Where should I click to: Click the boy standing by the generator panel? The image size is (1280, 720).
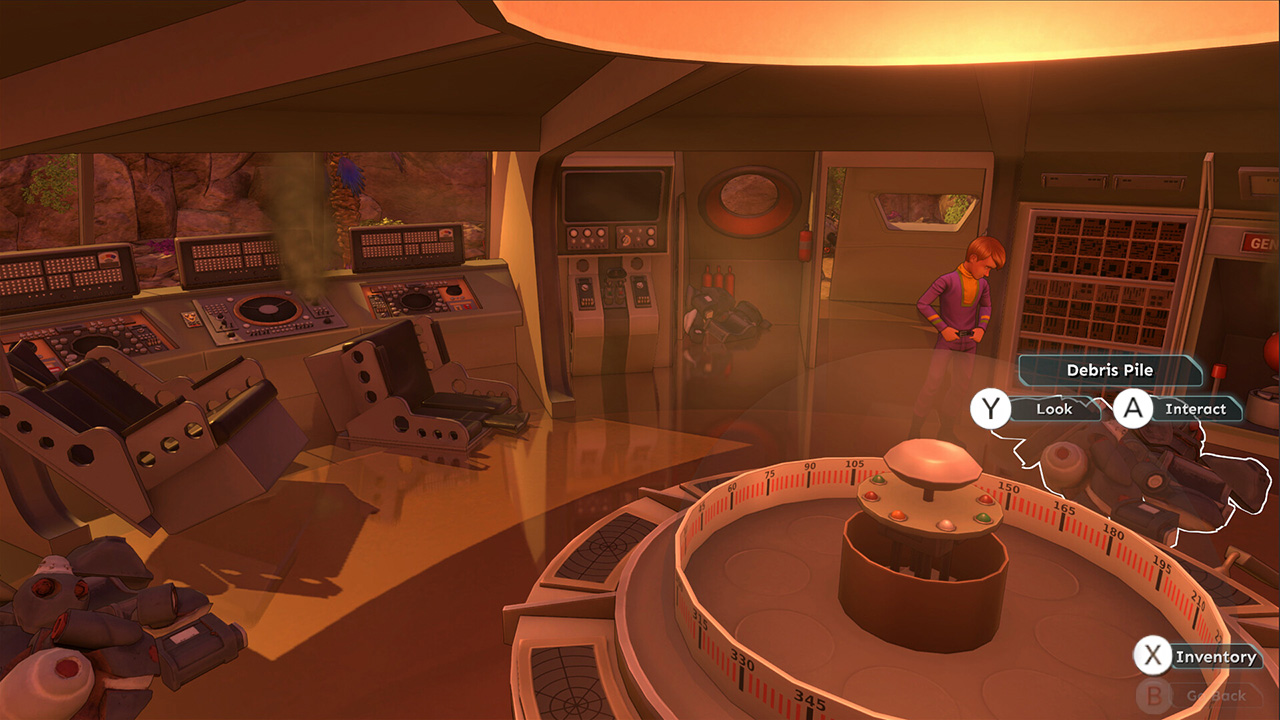960,300
